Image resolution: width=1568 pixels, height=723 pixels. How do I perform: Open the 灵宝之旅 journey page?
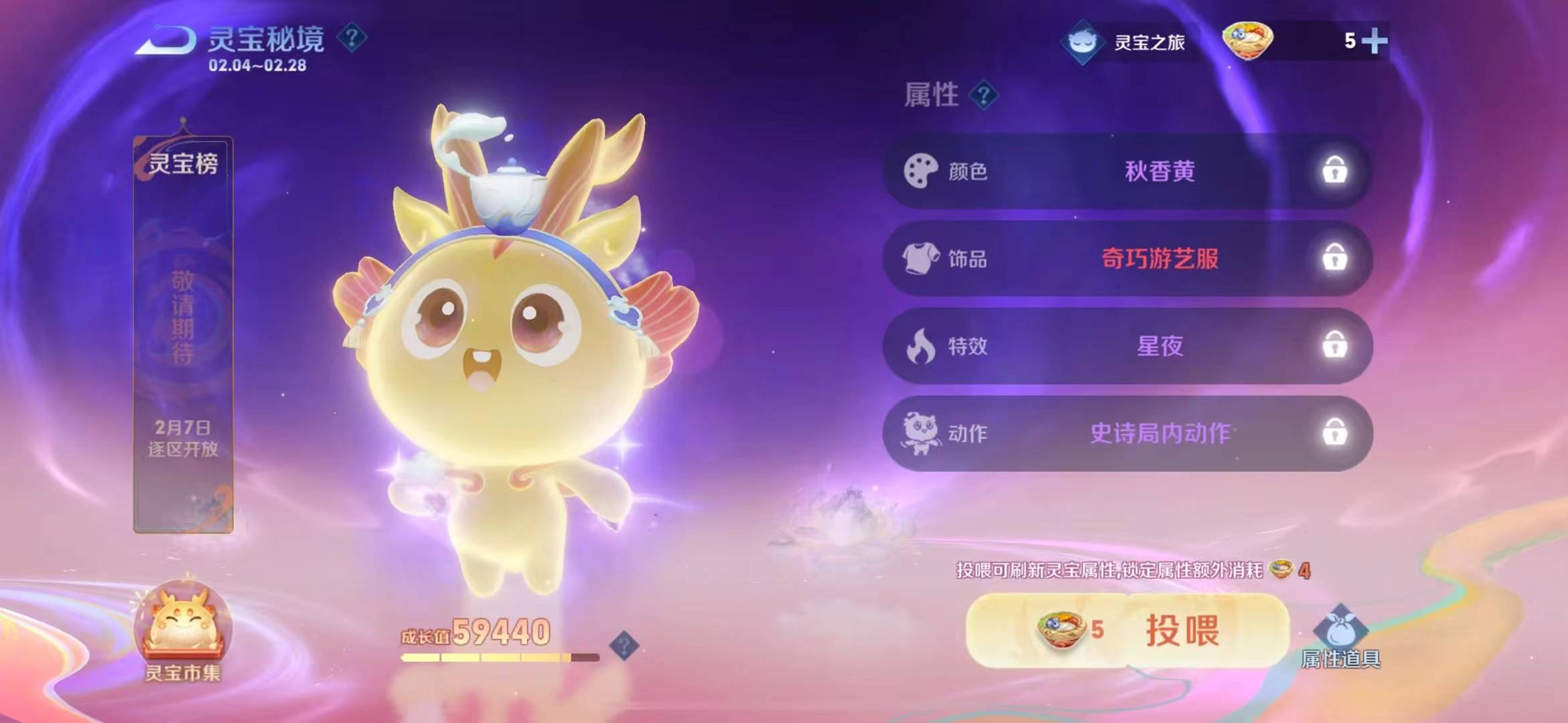[x=1125, y=42]
